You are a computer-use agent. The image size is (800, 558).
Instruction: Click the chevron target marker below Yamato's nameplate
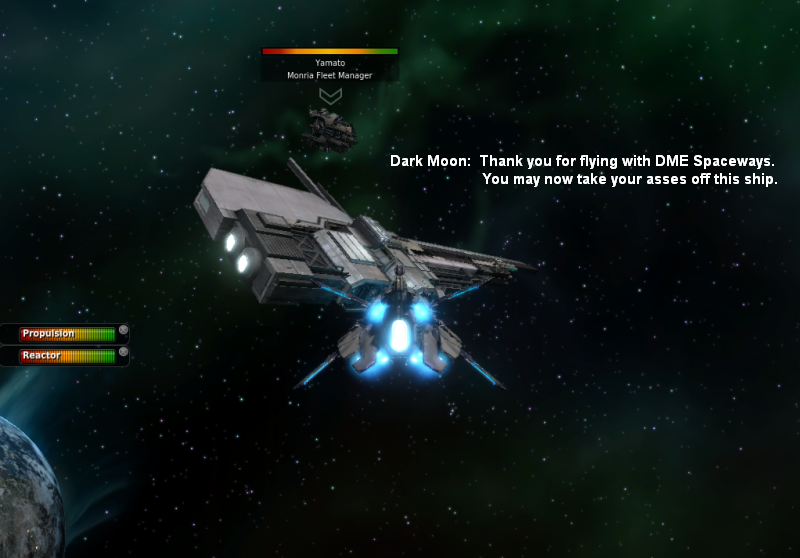330,95
